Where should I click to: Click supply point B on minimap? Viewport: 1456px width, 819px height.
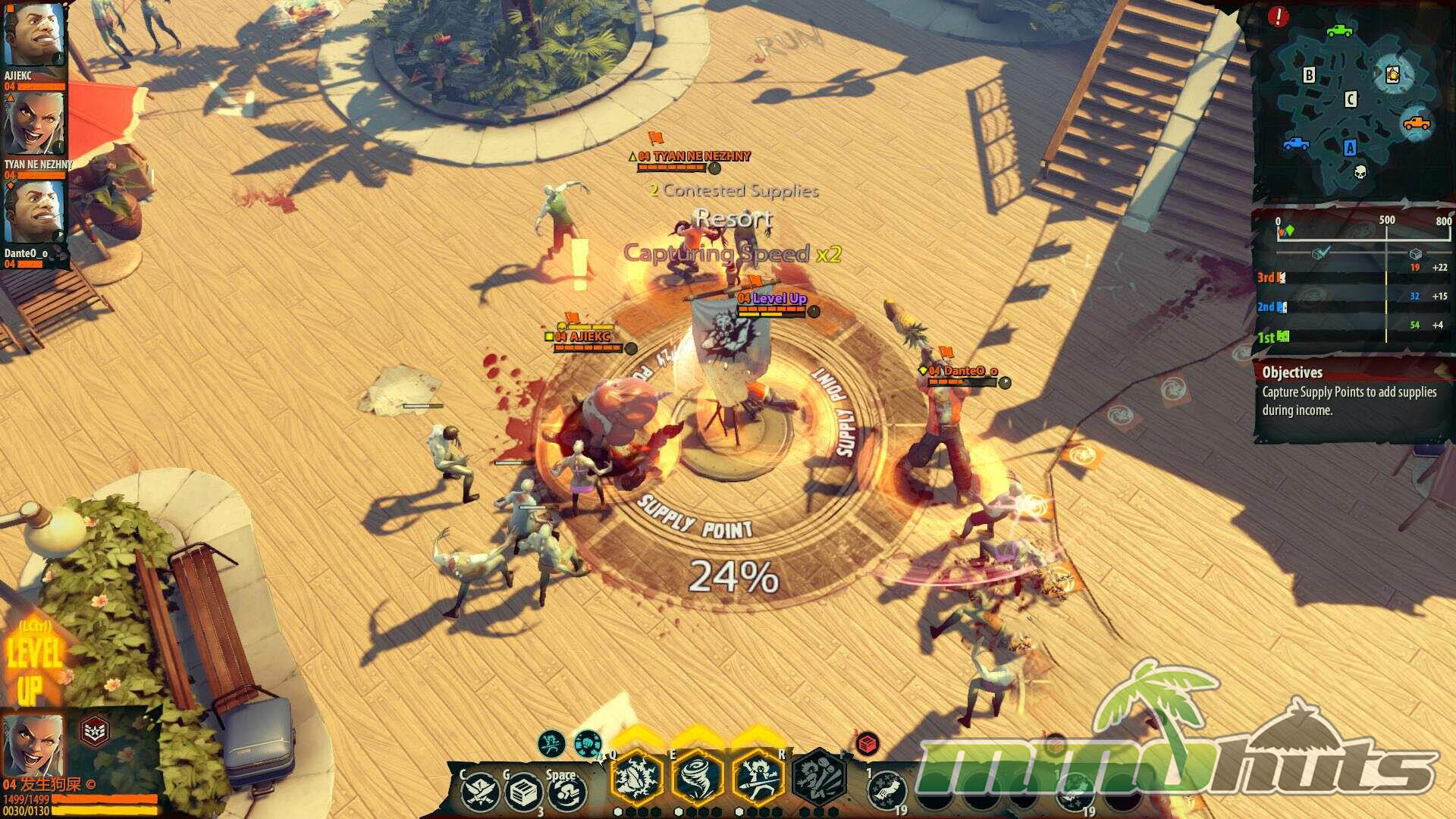[x=1309, y=75]
